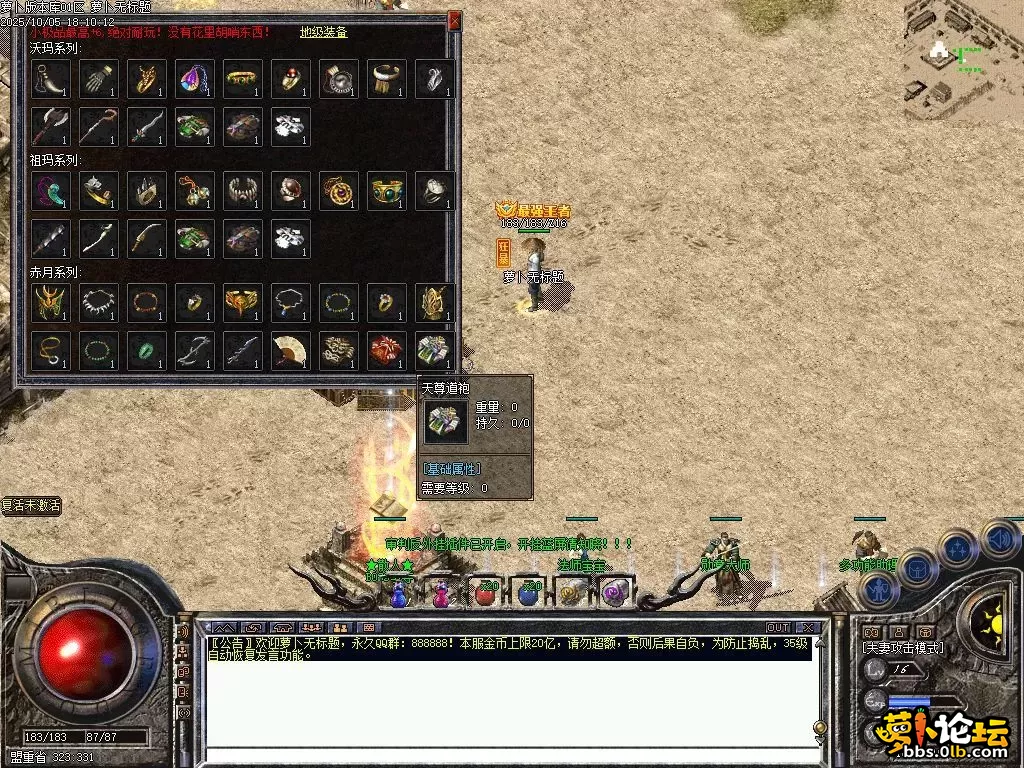Viewport: 1024px width, 768px height.
Task: Pick the glove item in 沃玛系列
Action: tap(99, 79)
